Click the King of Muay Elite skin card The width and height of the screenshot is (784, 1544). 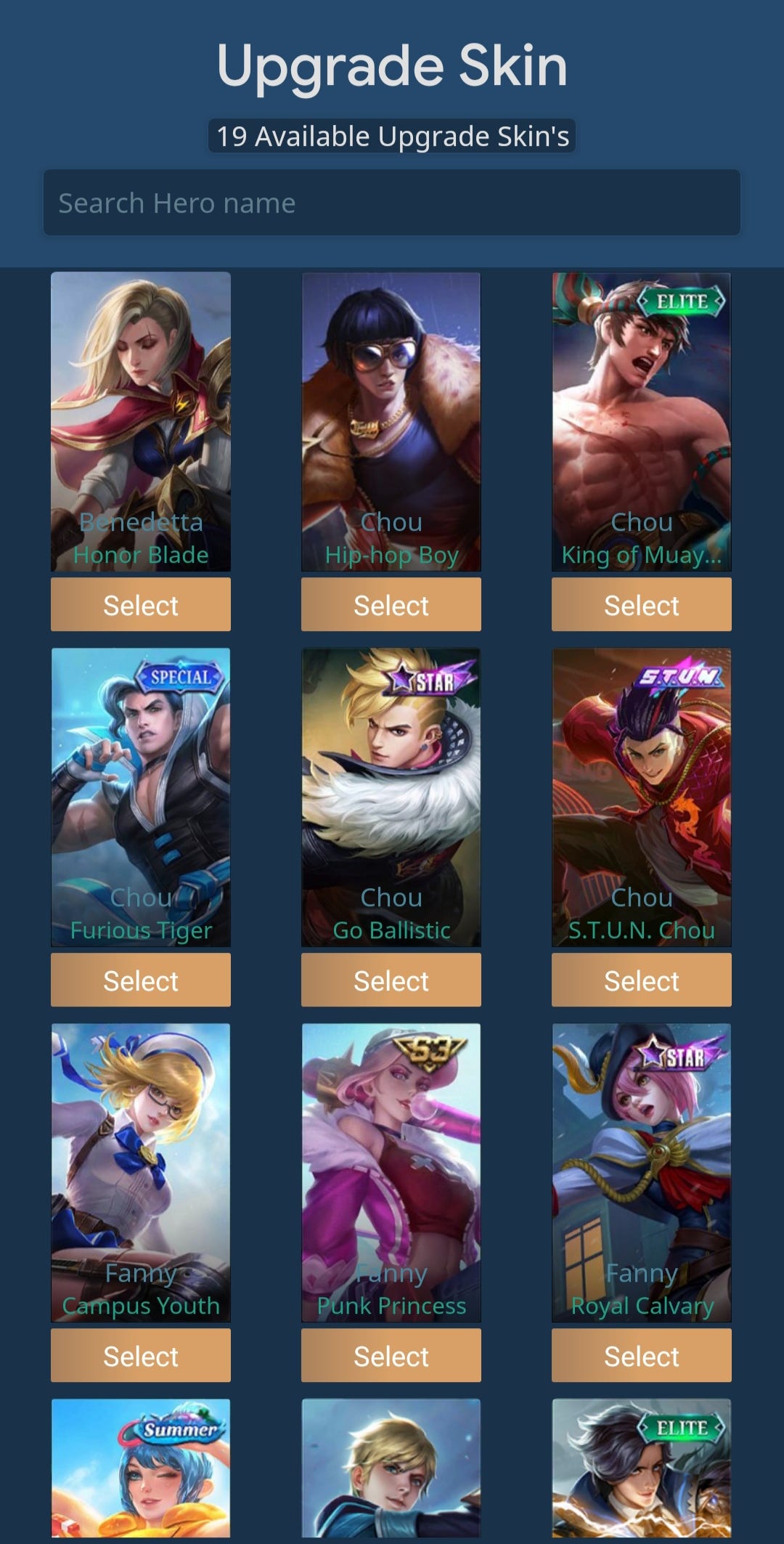pyautogui.click(x=642, y=421)
